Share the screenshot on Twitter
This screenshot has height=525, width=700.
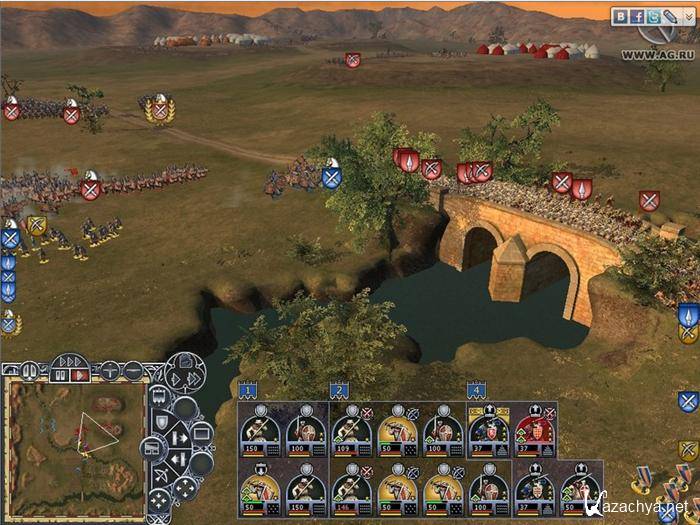(x=654, y=16)
